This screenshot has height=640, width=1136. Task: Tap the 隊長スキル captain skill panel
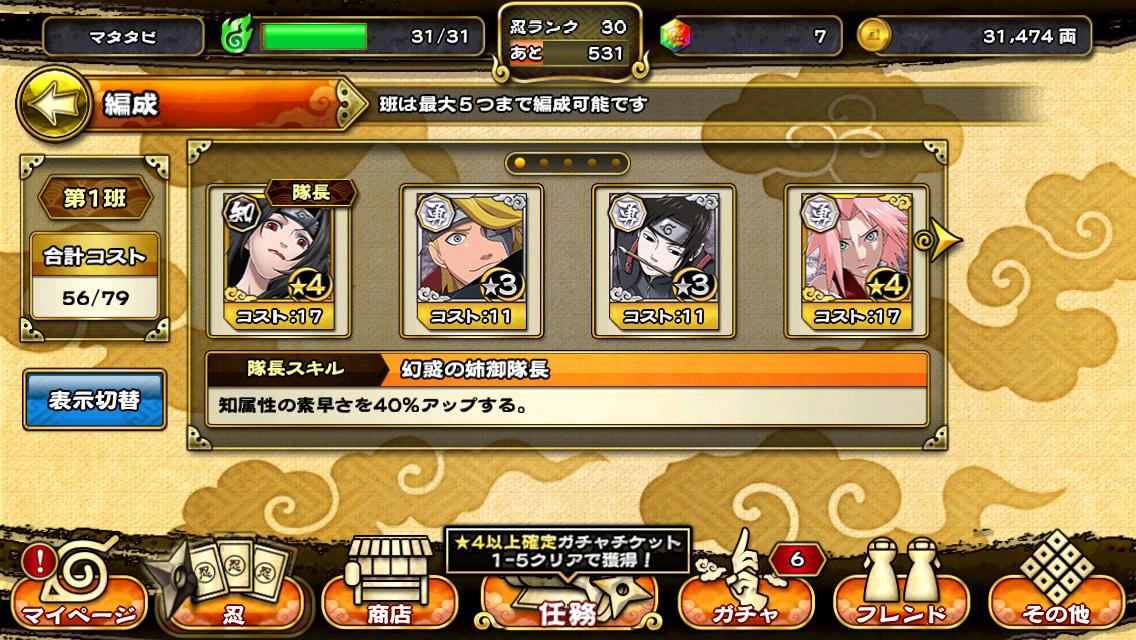tap(567, 389)
